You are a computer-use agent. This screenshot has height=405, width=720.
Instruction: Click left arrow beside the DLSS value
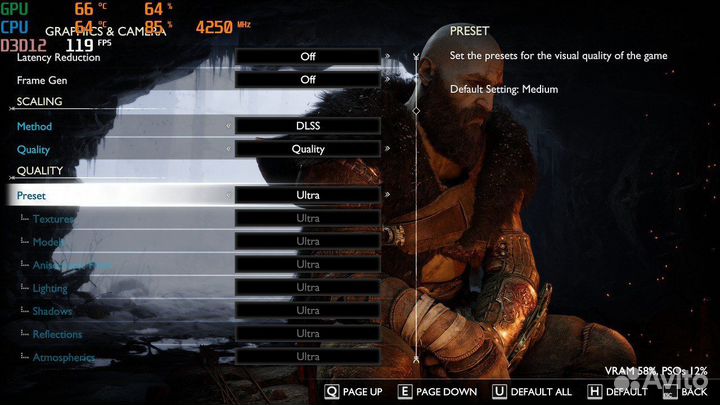[229, 127]
